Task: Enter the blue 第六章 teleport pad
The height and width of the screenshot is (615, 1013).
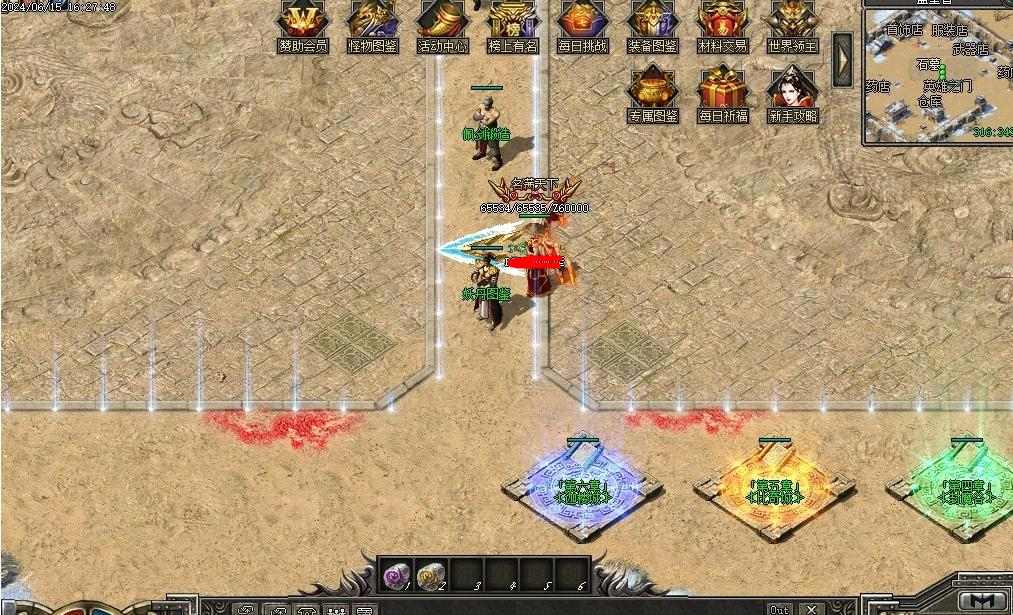Action: [582, 488]
